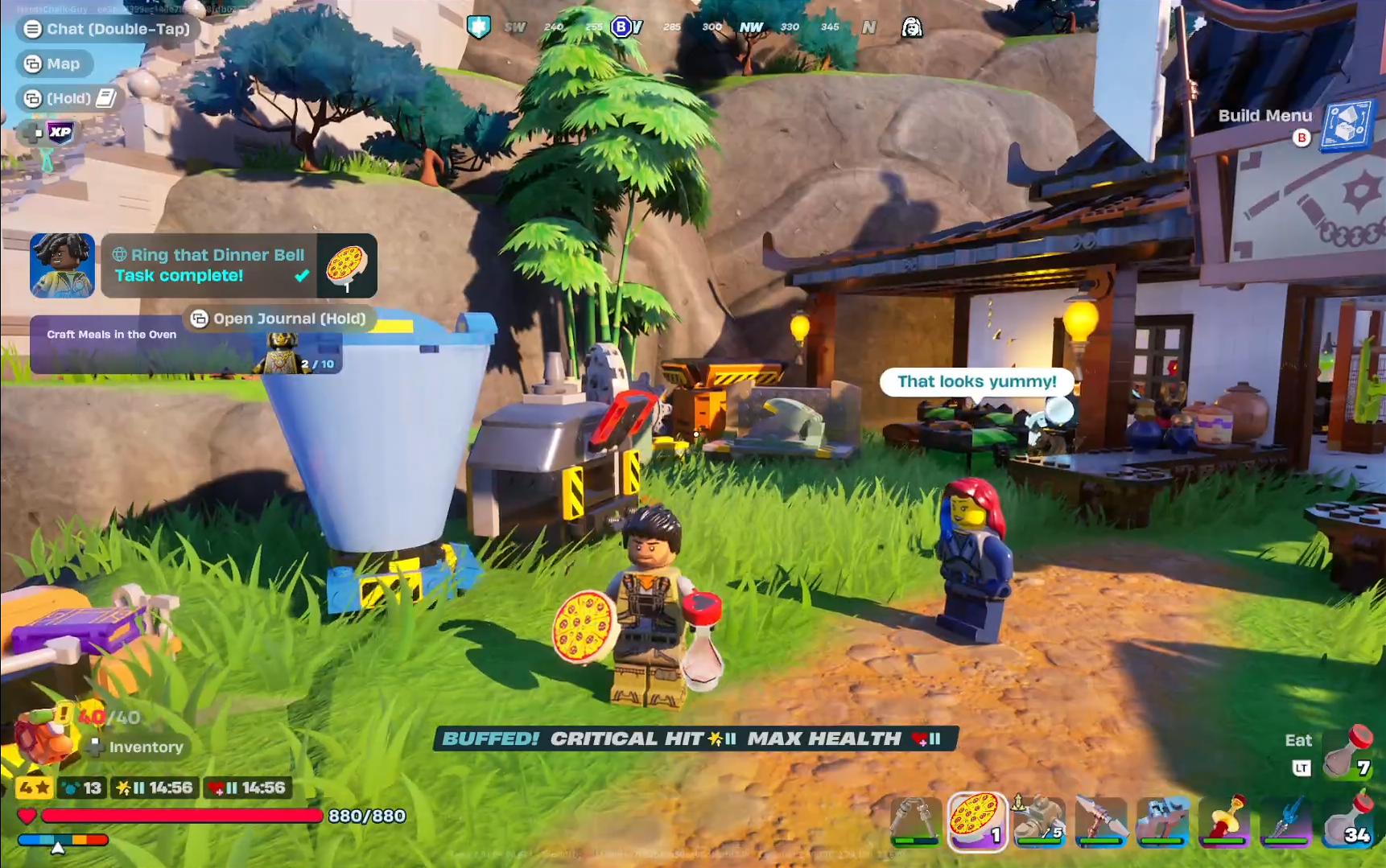
Task: Click the teammate avatar on the quest banner
Action: [62, 264]
